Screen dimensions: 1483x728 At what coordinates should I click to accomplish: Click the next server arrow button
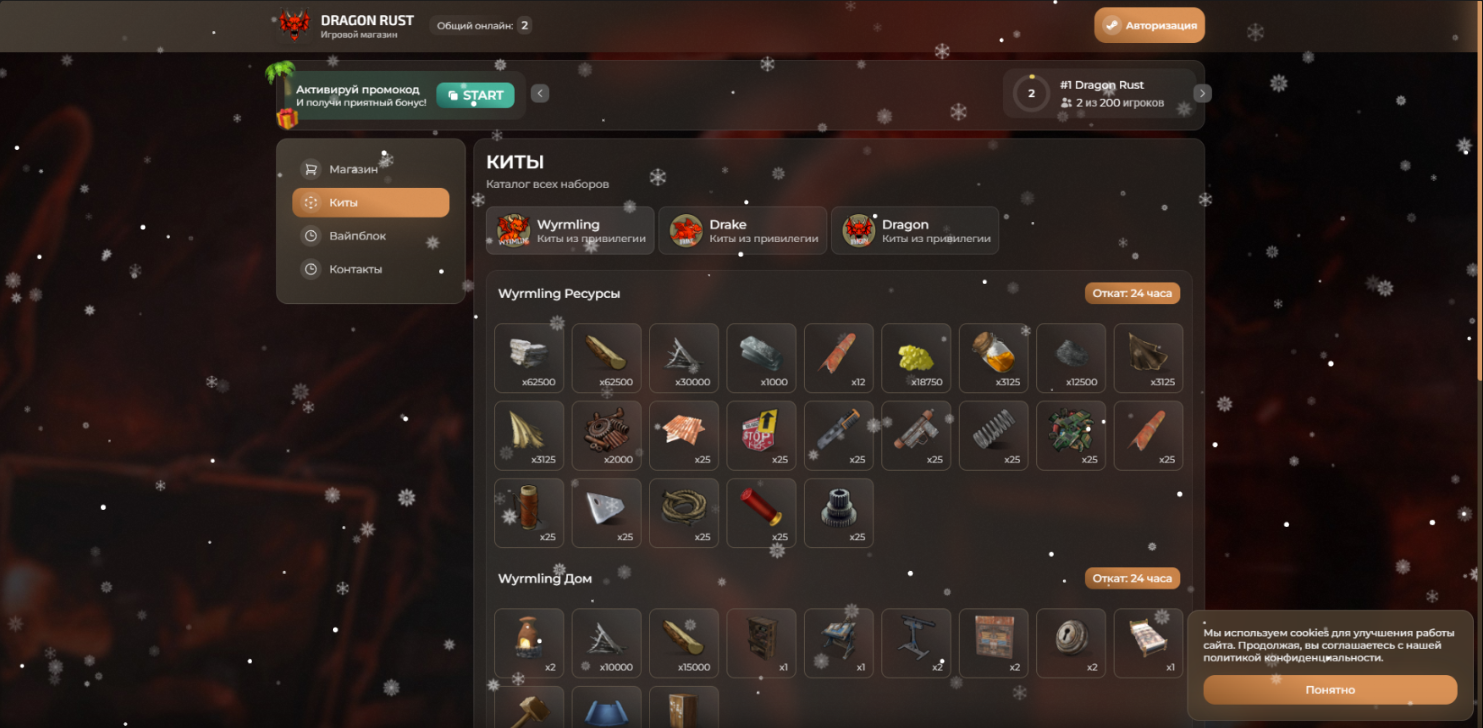(x=1202, y=93)
